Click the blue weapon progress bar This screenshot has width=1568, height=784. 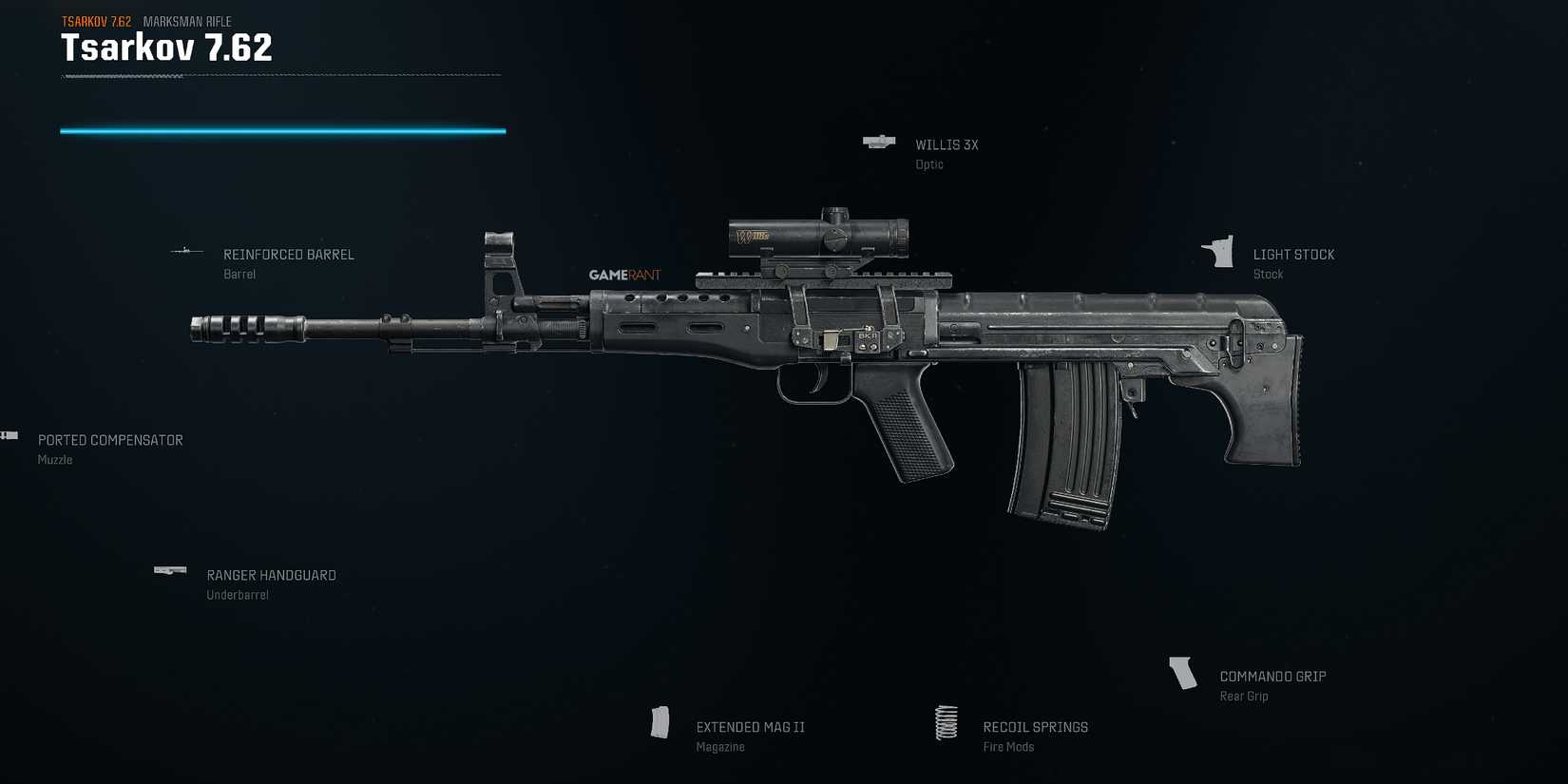tap(282, 130)
